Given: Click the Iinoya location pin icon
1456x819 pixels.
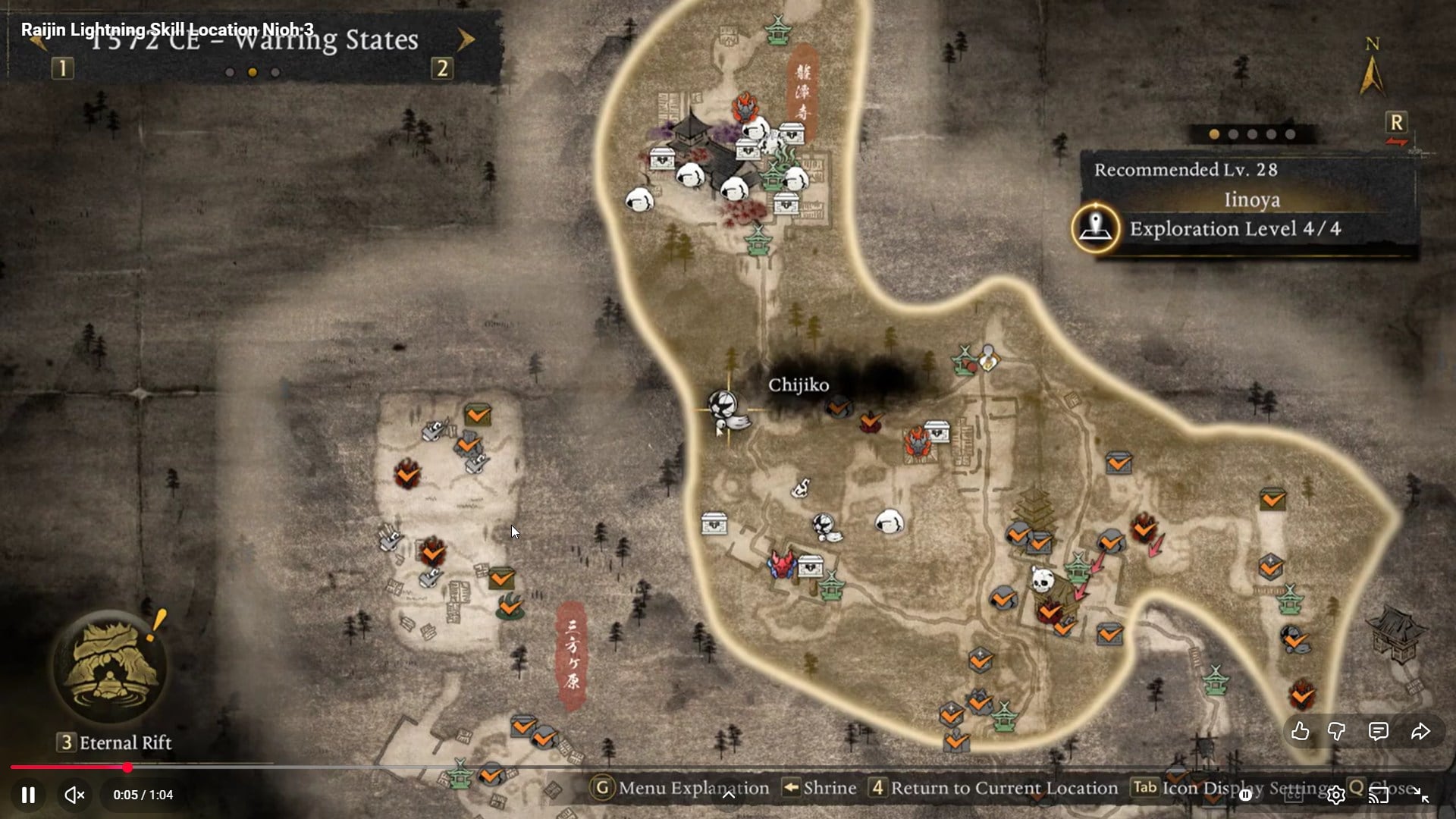Looking at the screenshot, I should [x=1095, y=227].
